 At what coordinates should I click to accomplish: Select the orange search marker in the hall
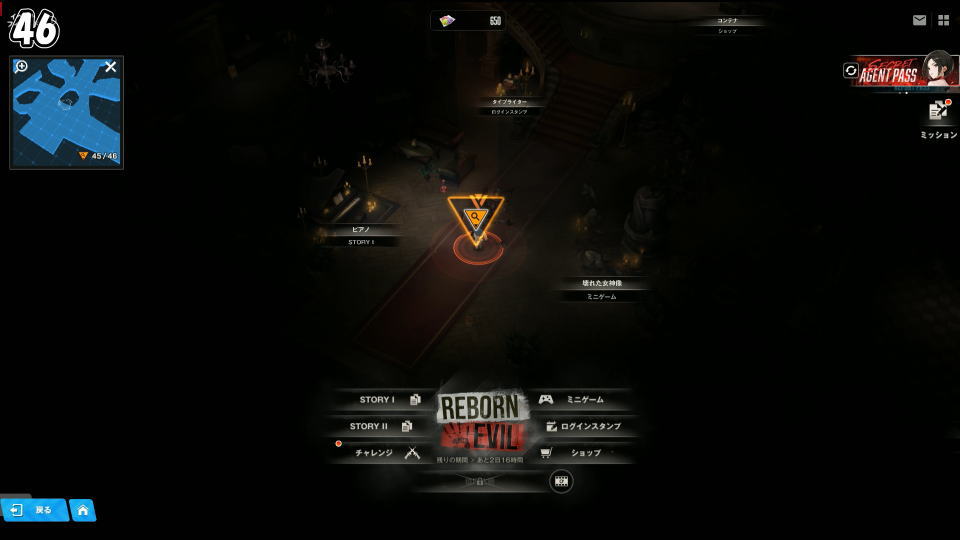(x=475, y=217)
